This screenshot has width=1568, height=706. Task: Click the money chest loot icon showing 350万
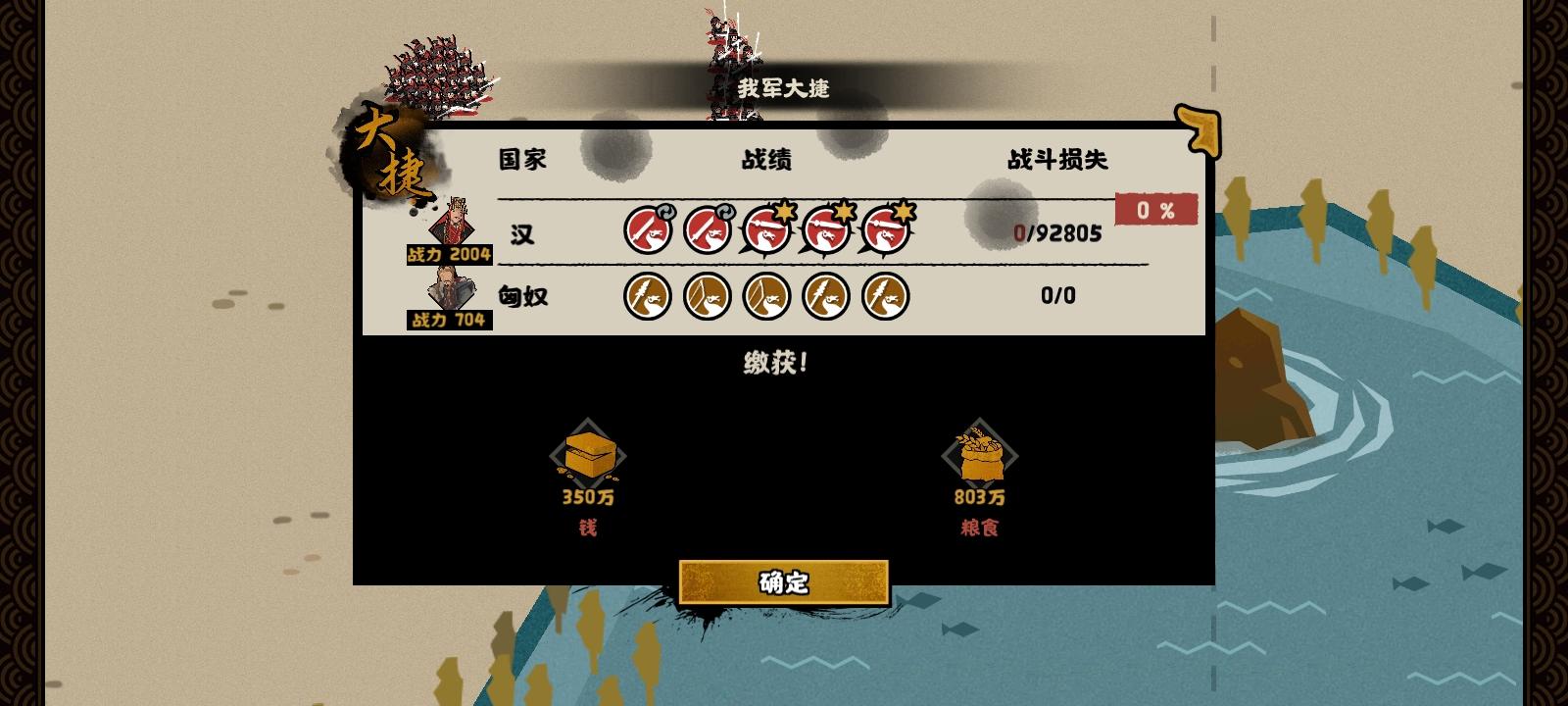[588, 454]
